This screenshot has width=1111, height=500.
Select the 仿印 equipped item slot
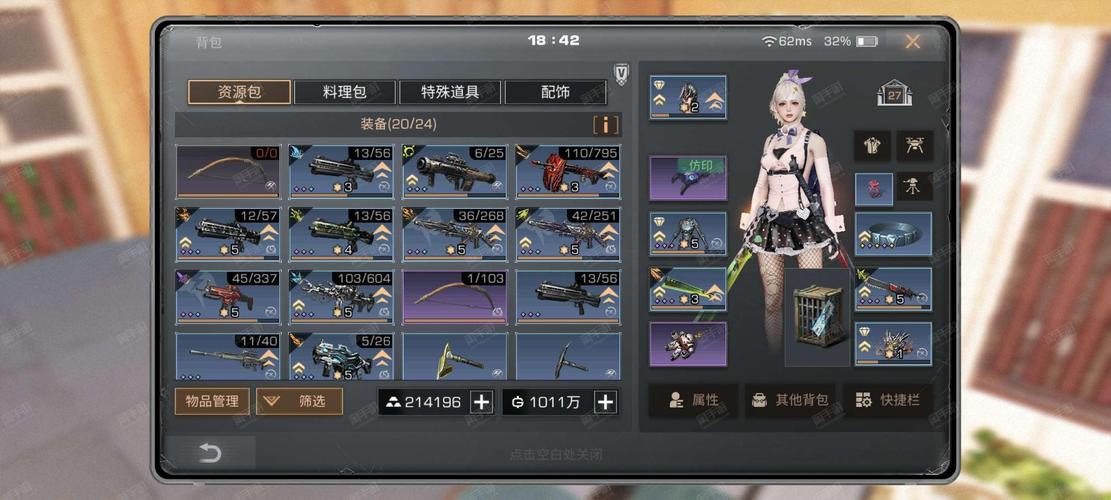click(x=688, y=177)
